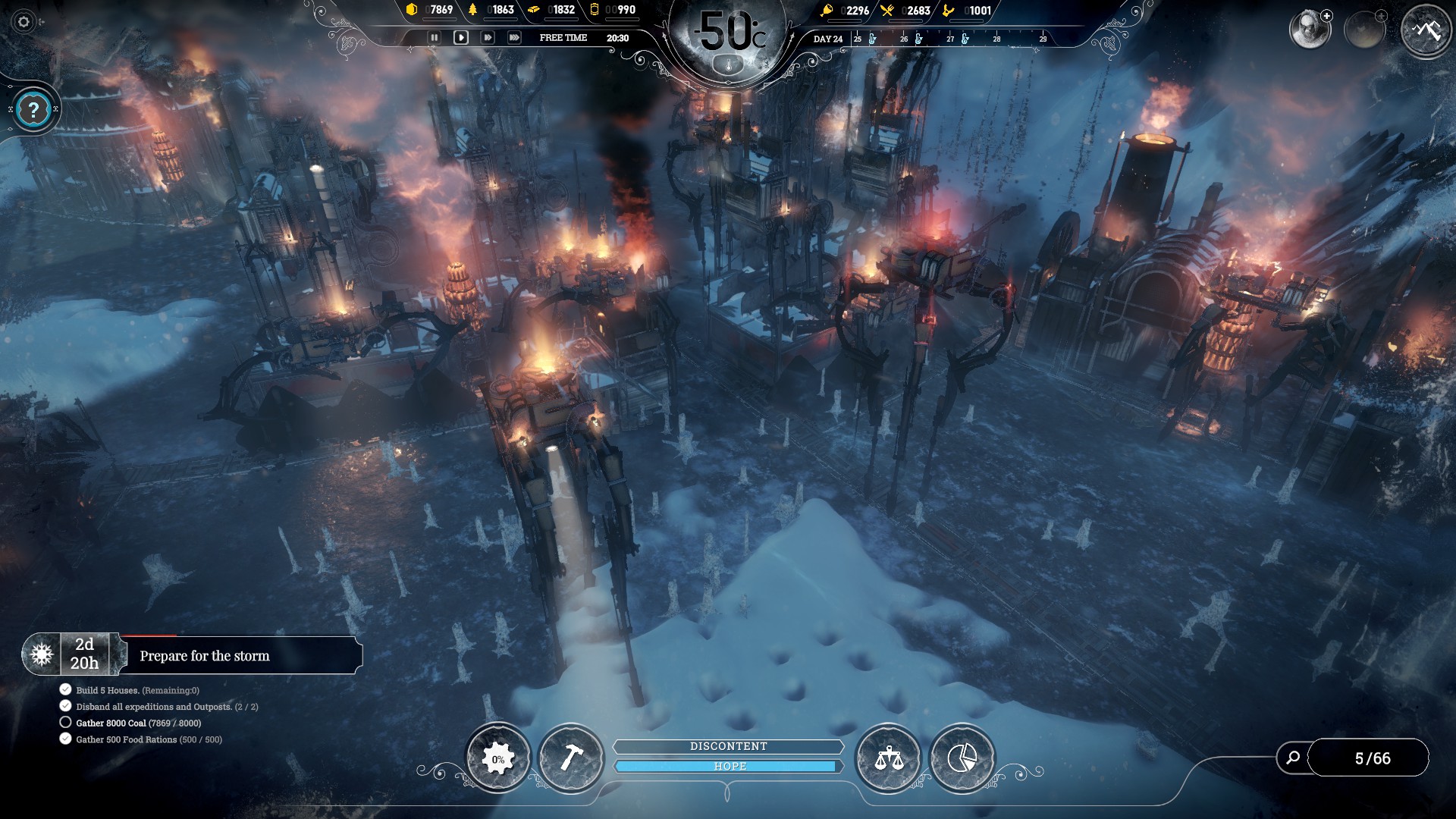
Task: Click the completed Build 5 Houses checkmark
Action: tap(64, 689)
